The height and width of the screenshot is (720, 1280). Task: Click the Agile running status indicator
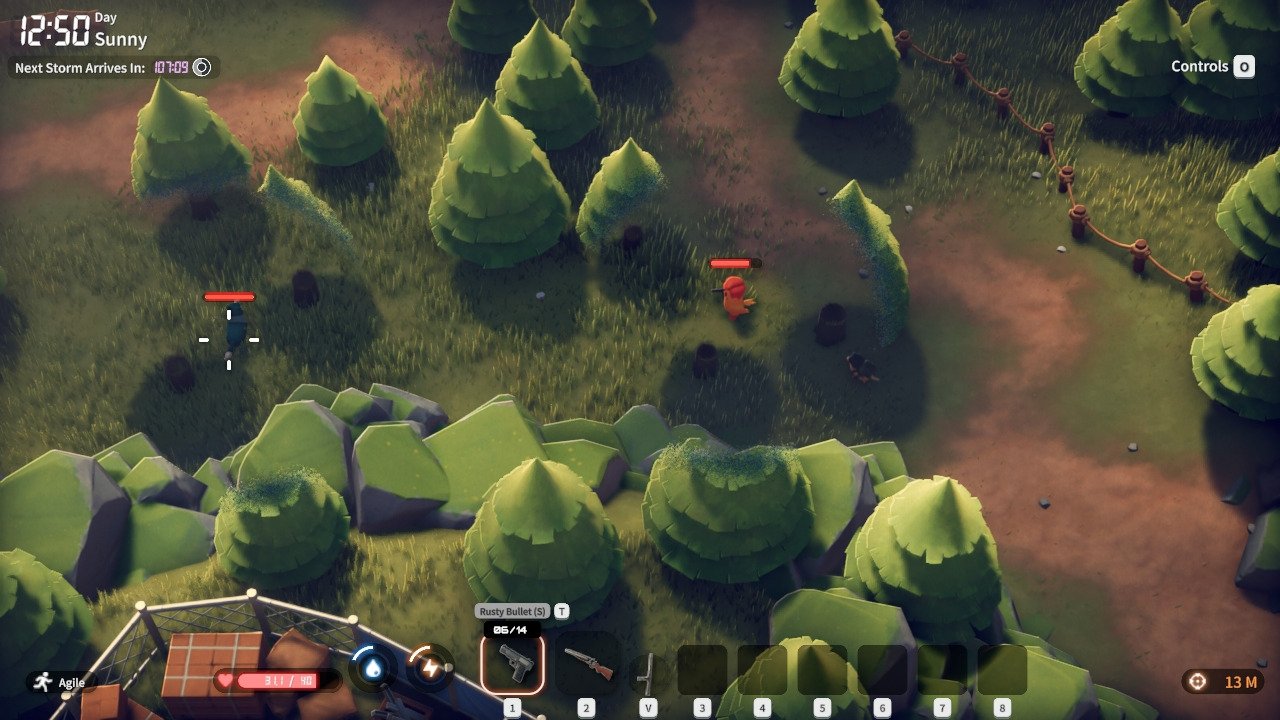[x=60, y=682]
